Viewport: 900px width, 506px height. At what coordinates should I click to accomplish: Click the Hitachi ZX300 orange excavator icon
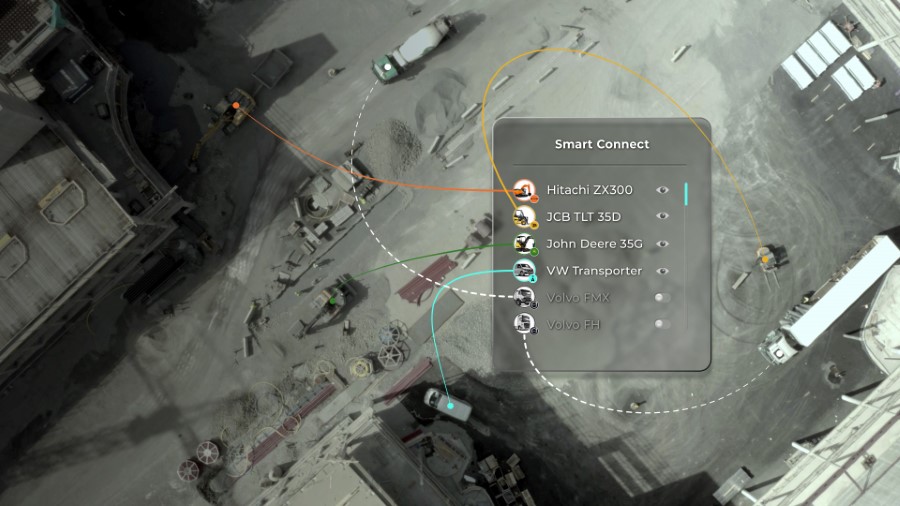point(524,190)
